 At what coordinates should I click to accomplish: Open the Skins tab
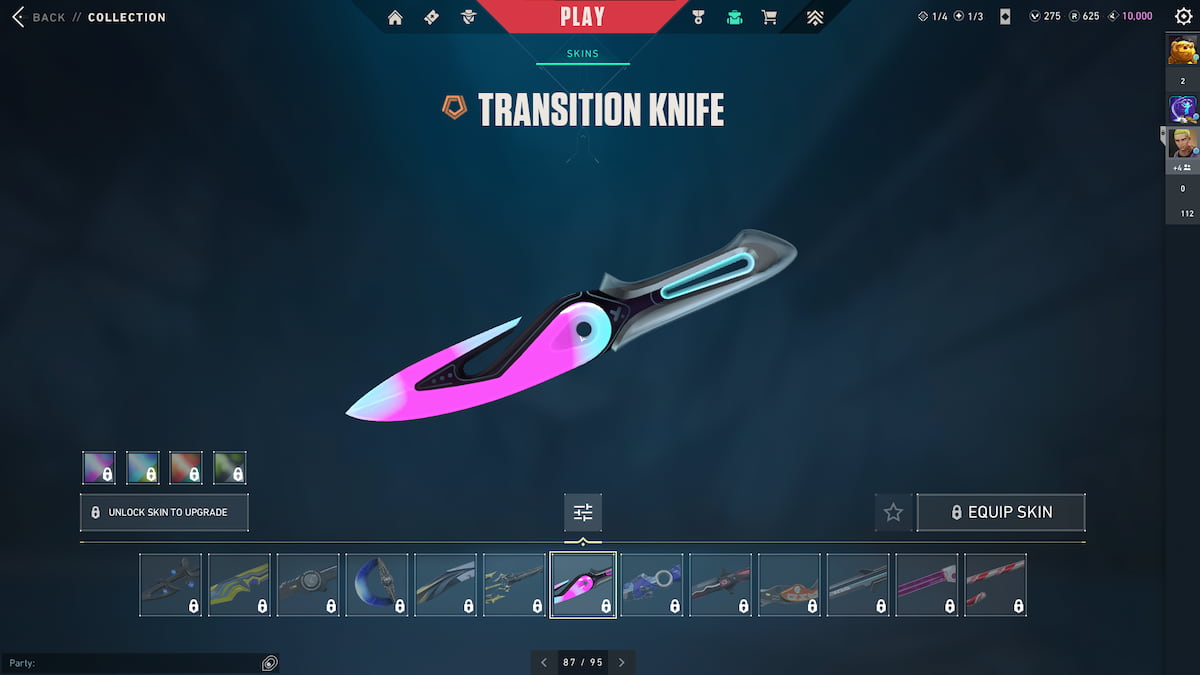(x=582, y=54)
